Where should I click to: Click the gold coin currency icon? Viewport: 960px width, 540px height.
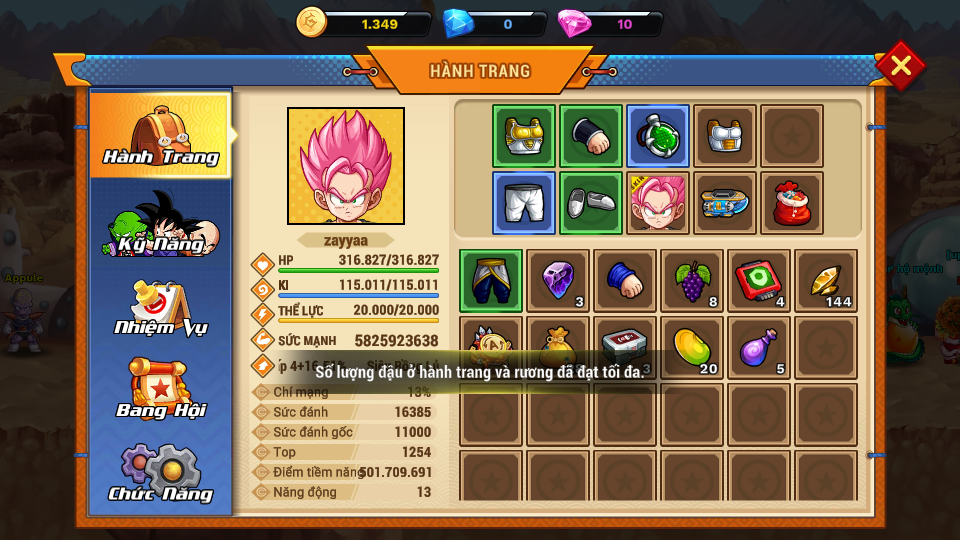tap(312, 22)
